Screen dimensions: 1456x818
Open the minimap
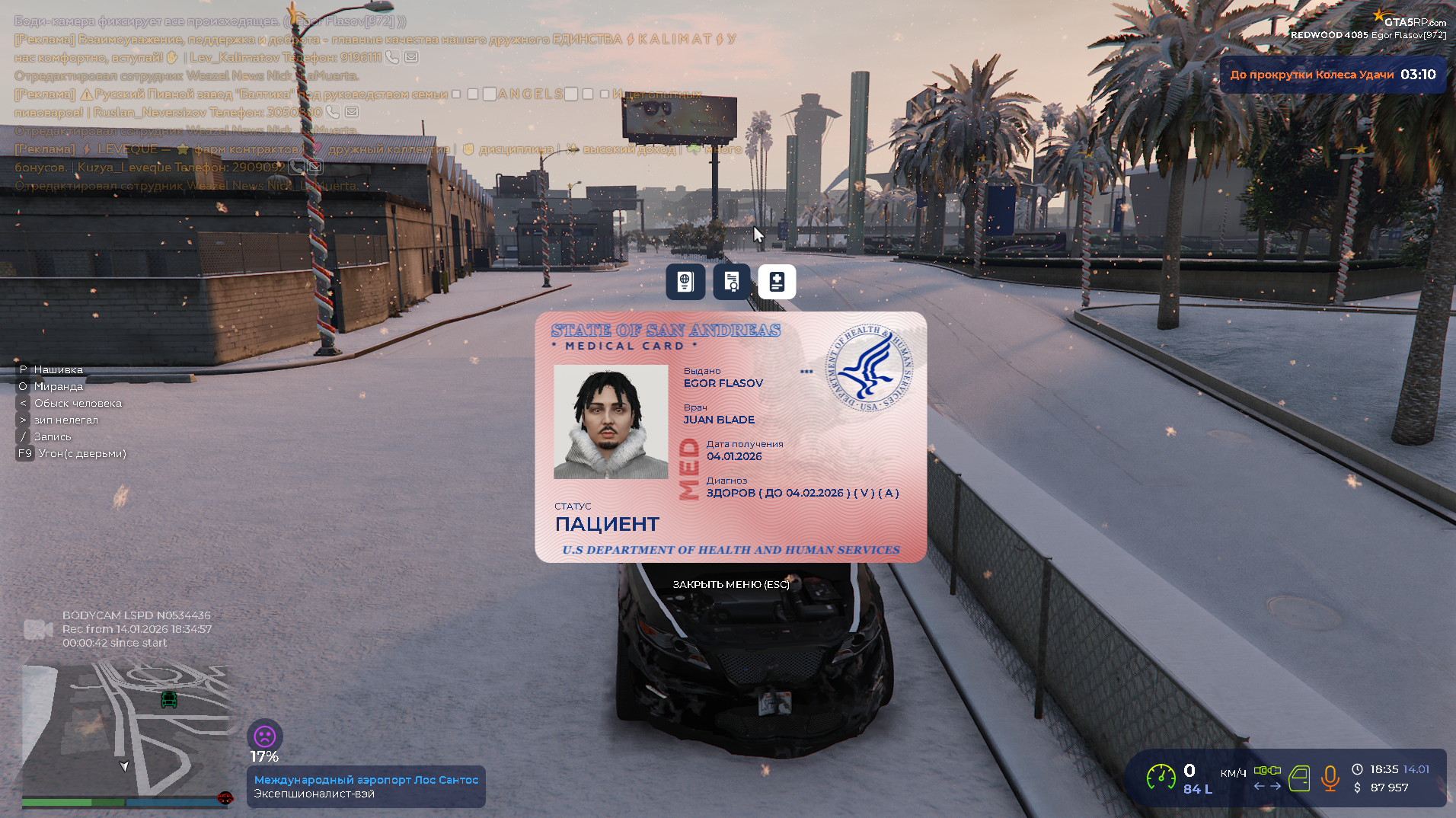(x=126, y=727)
